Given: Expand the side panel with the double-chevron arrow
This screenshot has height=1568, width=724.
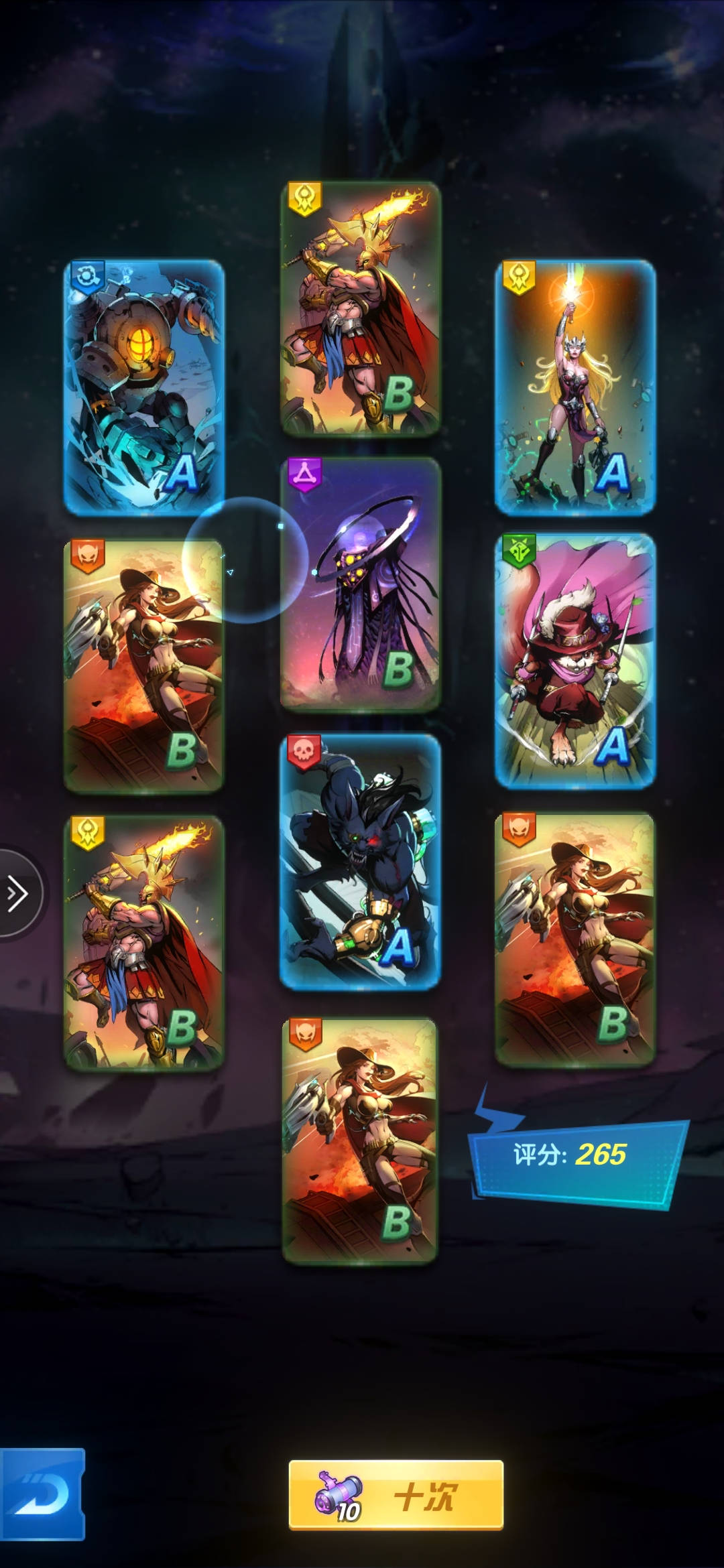Looking at the screenshot, I should pyautogui.click(x=17, y=893).
